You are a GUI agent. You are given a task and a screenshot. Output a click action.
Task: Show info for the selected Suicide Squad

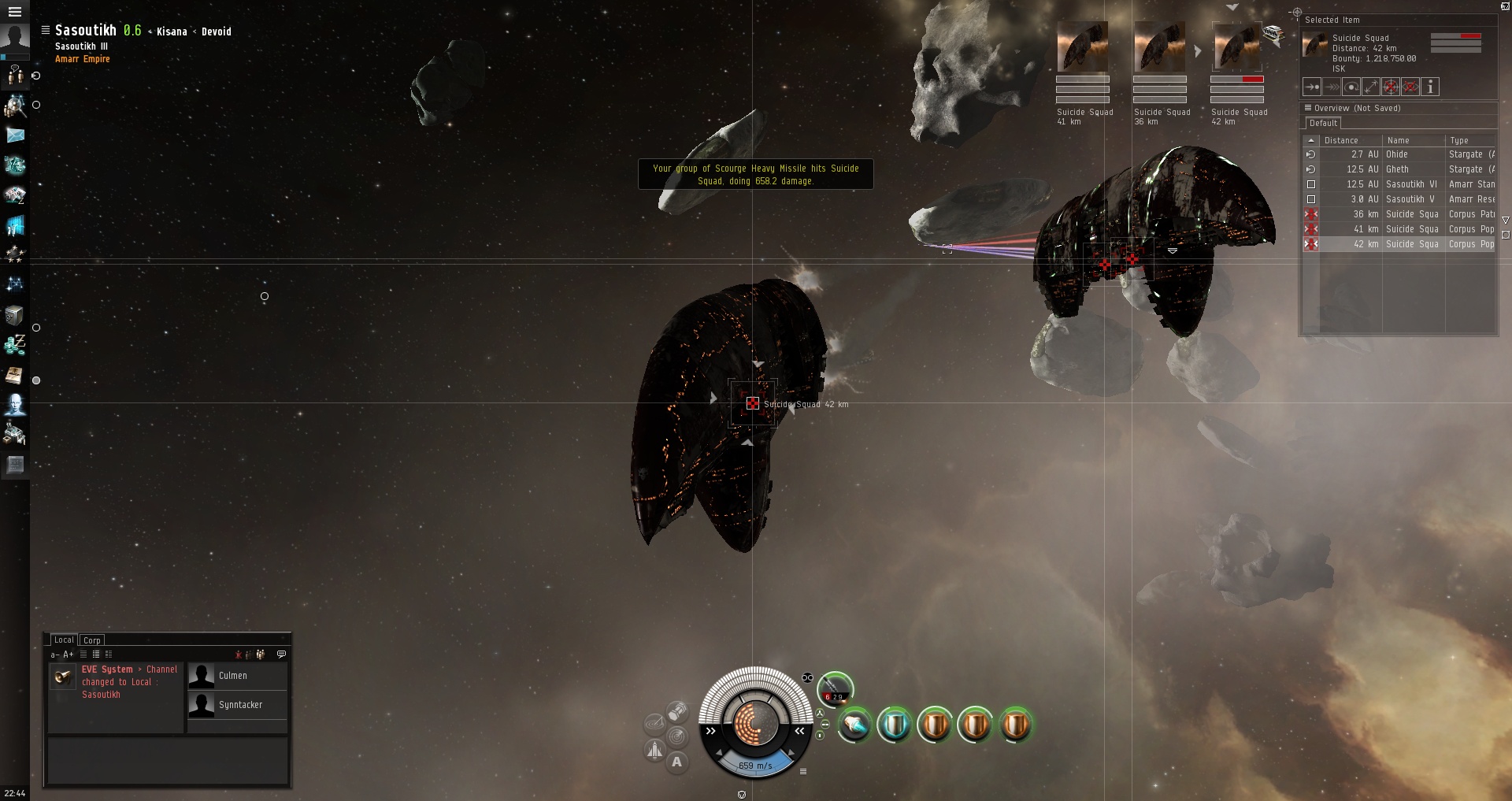pyautogui.click(x=1430, y=87)
